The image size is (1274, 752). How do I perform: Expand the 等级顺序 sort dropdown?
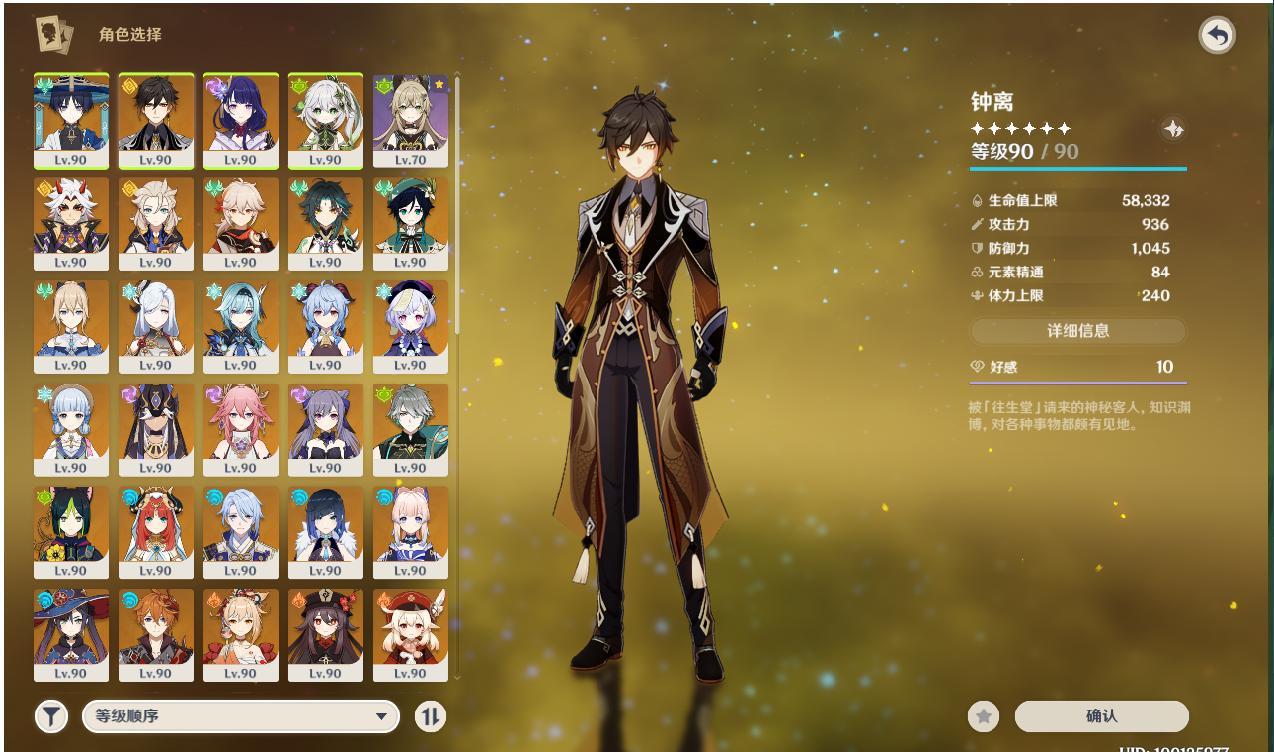(240, 716)
